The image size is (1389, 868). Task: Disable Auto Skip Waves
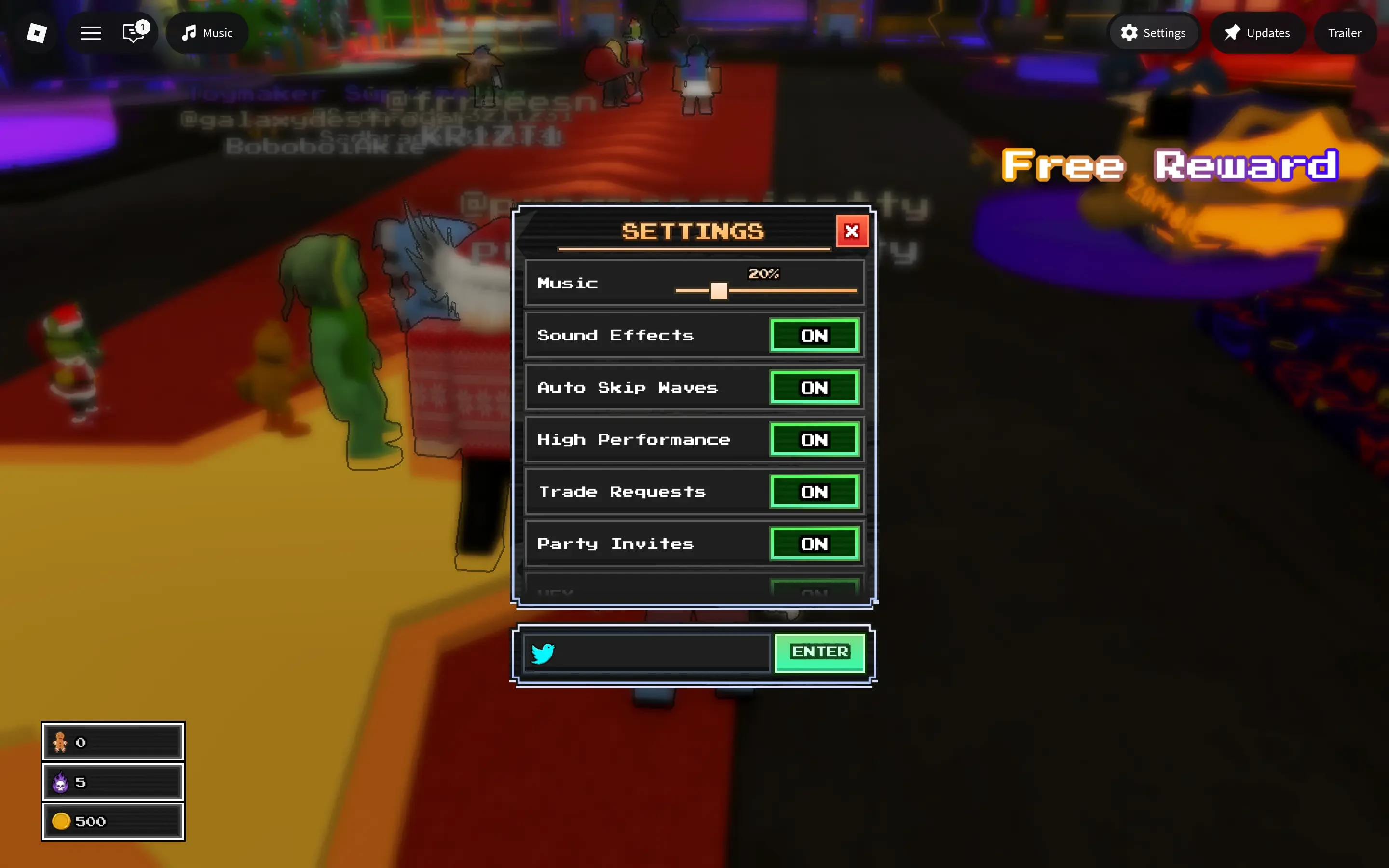pyautogui.click(x=815, y=388)
